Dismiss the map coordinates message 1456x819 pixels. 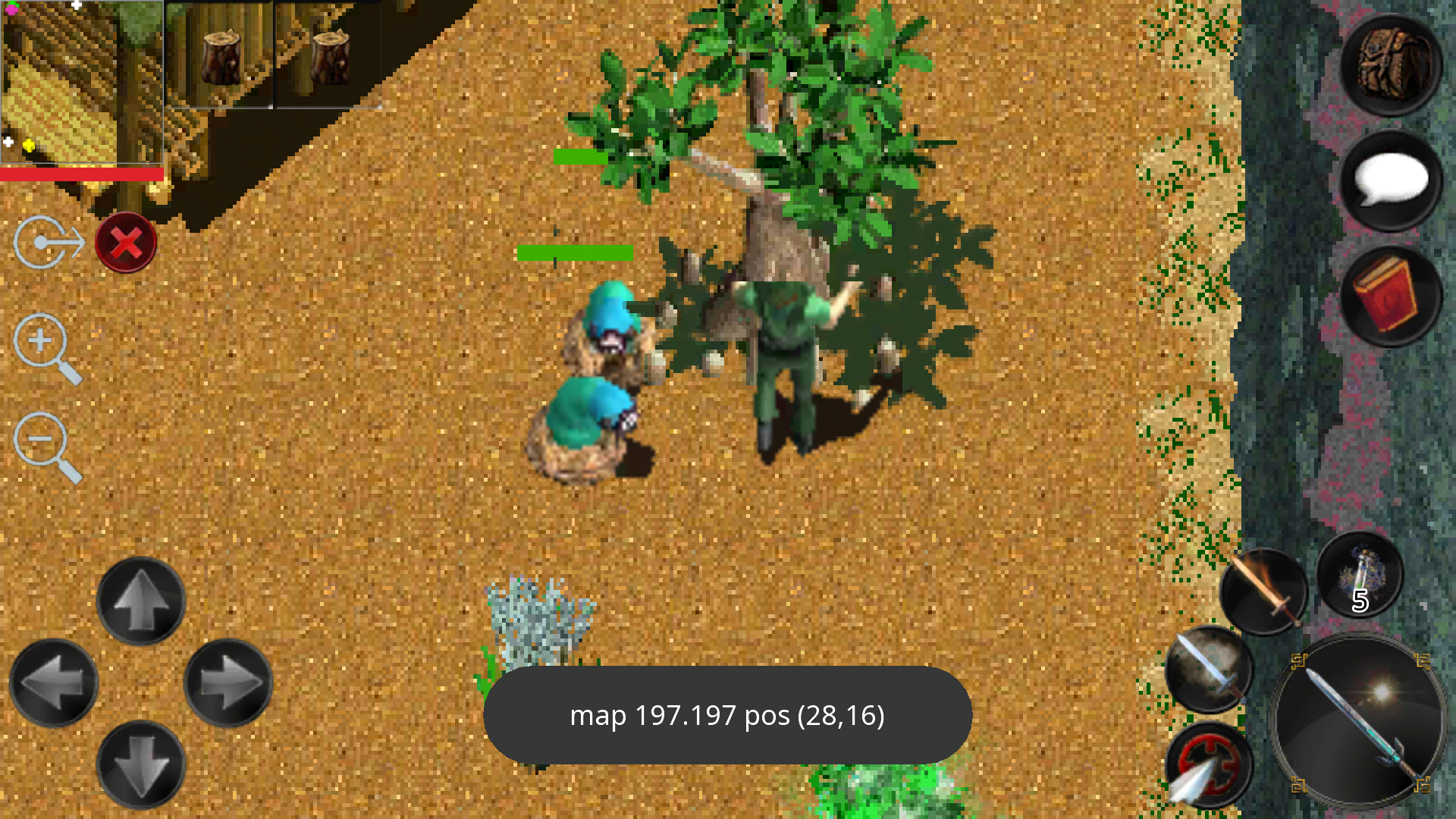728,714
